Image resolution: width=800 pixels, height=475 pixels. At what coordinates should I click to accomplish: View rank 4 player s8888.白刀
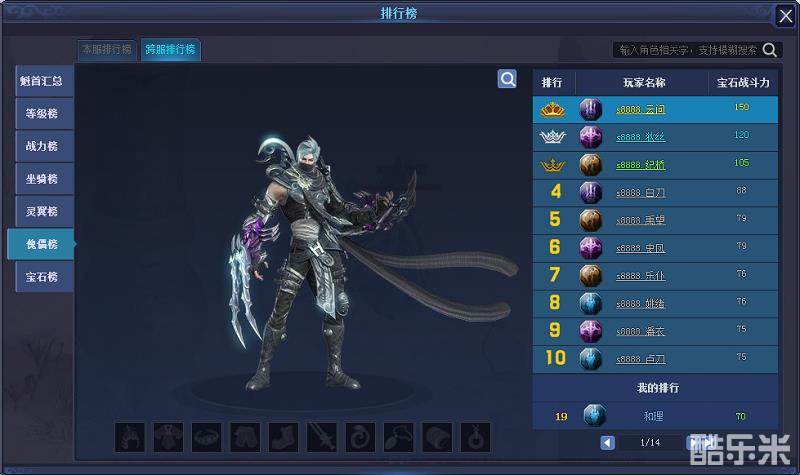641,192
